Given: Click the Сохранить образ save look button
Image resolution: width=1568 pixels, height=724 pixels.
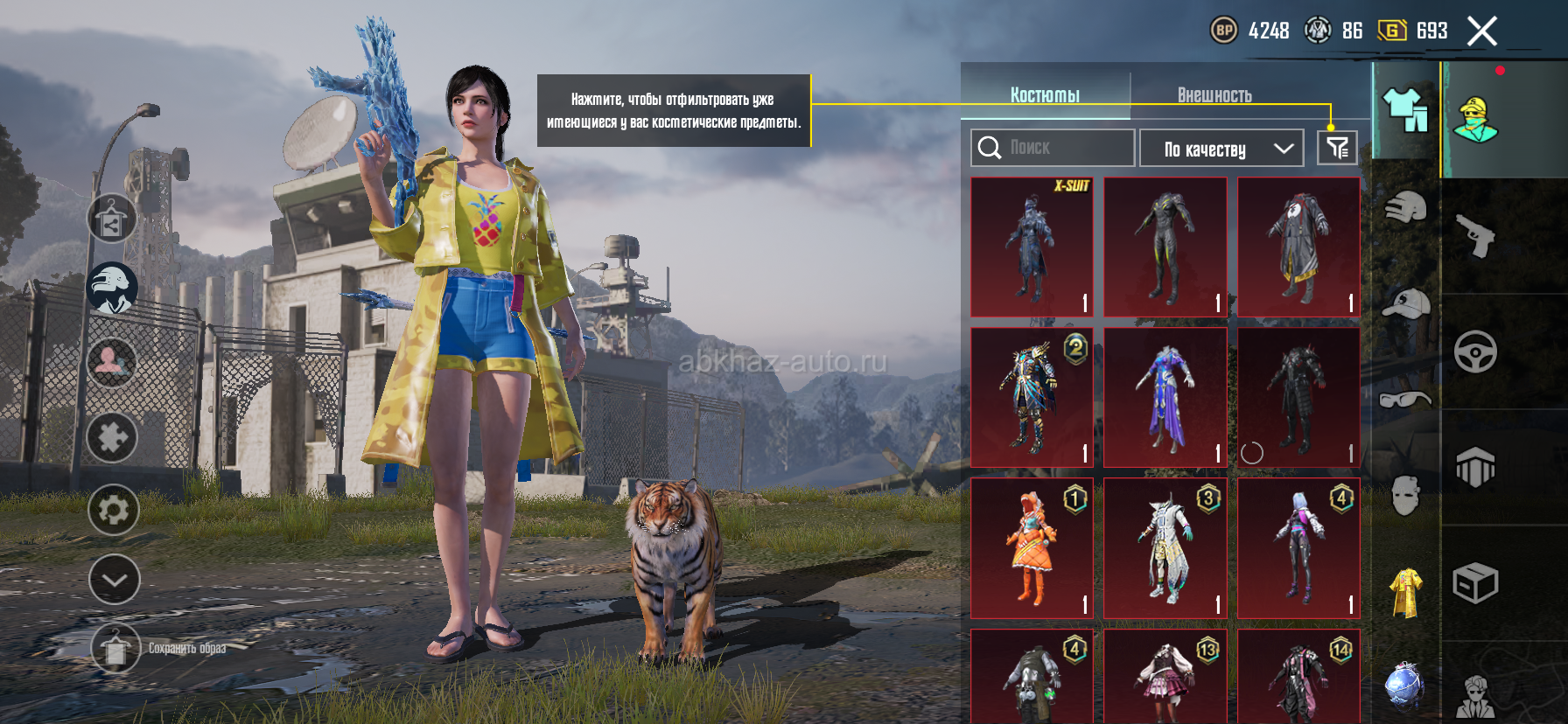Looking at the screenshot, I should [x=115, y=649].
